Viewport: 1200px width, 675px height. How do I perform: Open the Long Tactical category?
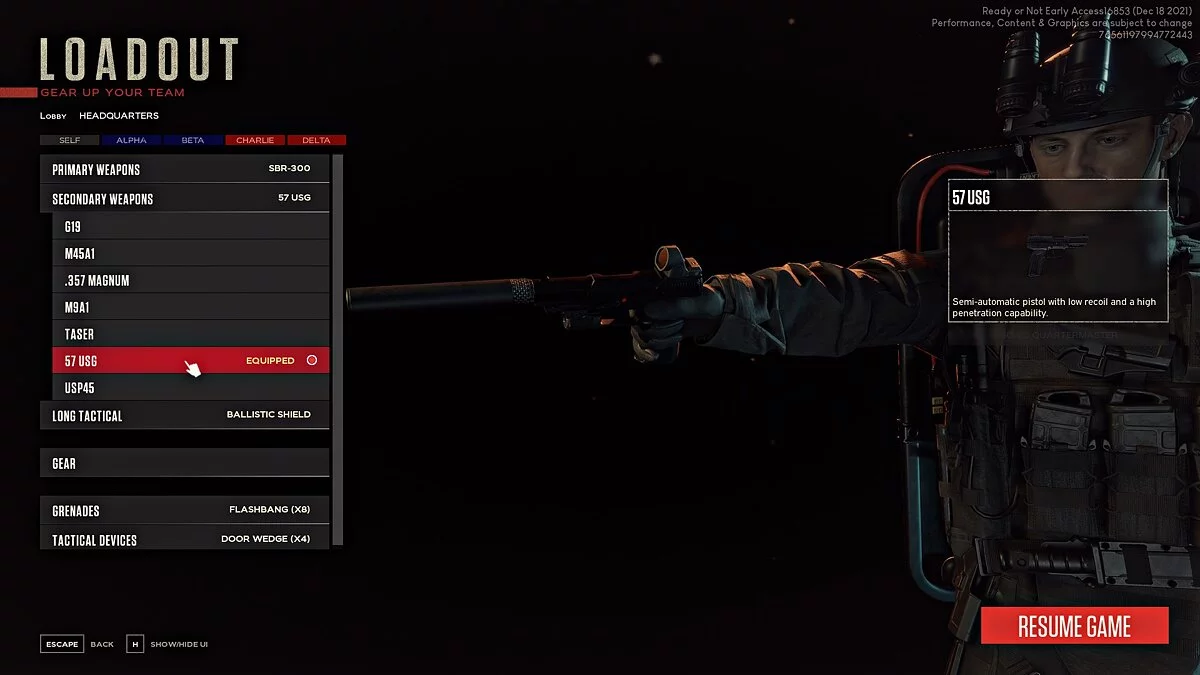tap(184, 415)
